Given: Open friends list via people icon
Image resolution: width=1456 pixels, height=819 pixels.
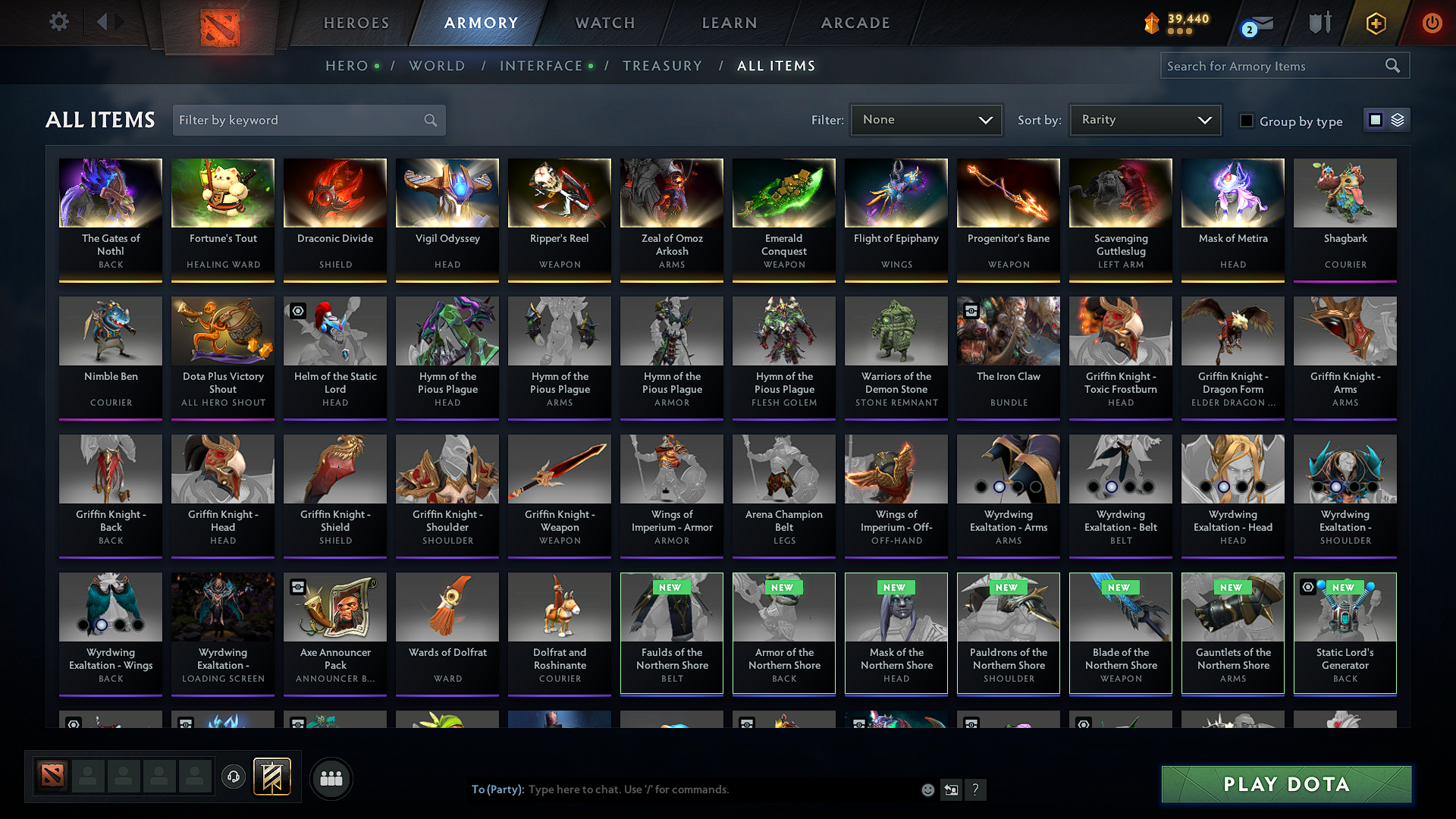Looking at the screenshot, I should coord(331,777).
